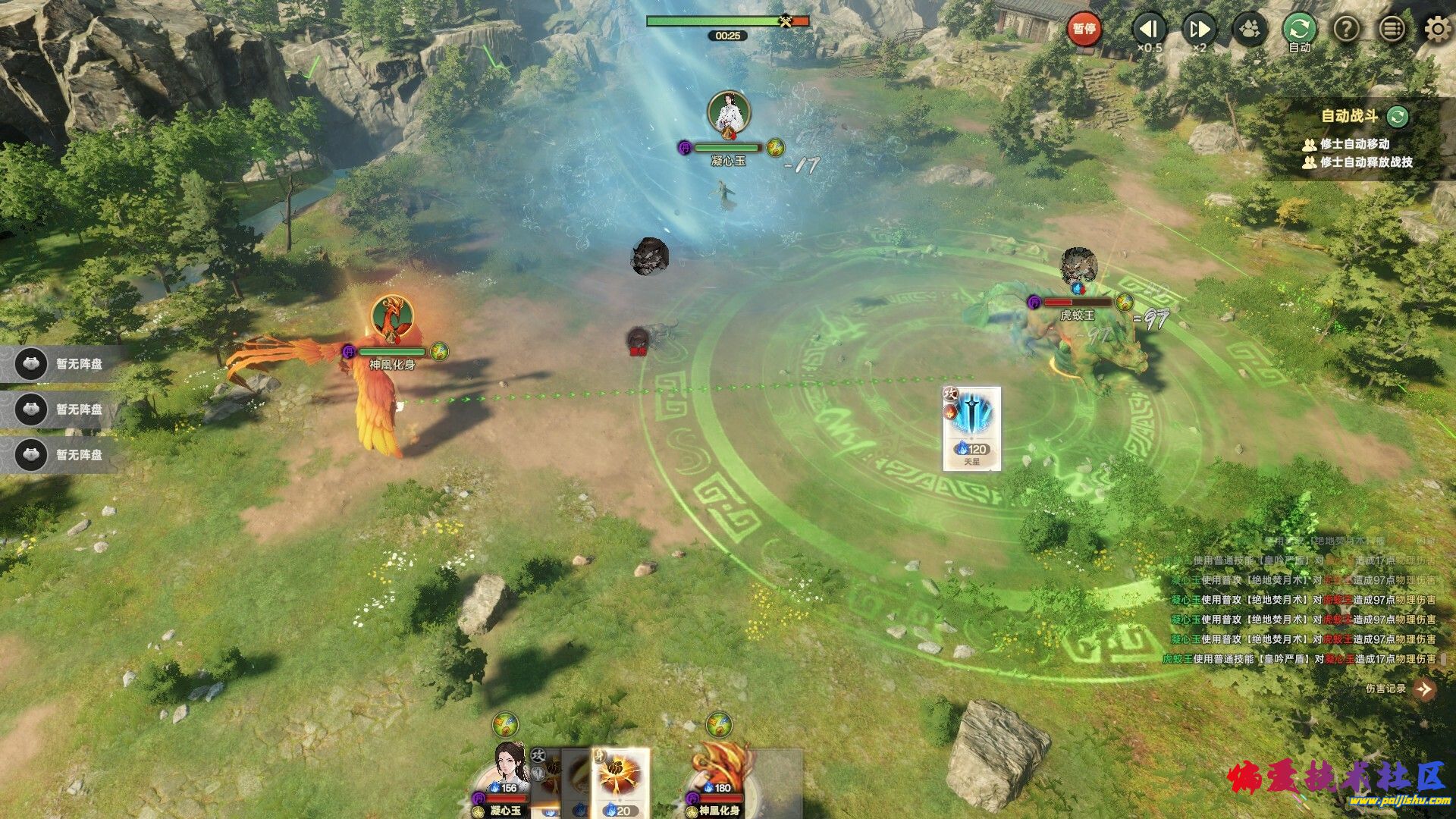This screenshot has height=819, width=1456.
Task: Click 神凰化身 phoenix field portrait marker
Action: (x=392, y=316)
